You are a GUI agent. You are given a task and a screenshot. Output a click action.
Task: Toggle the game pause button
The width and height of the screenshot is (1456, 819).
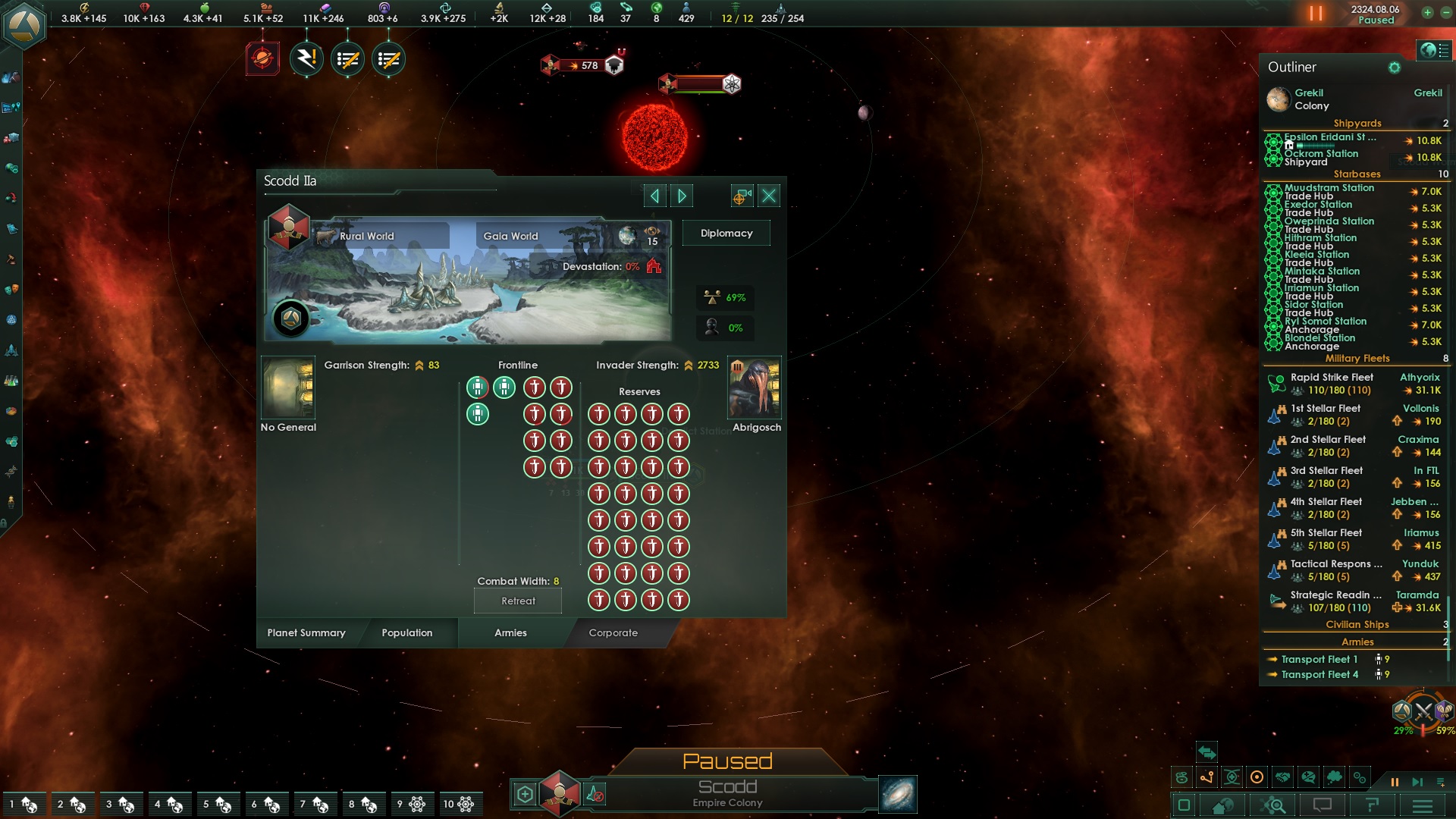(x=1316, y=14)
